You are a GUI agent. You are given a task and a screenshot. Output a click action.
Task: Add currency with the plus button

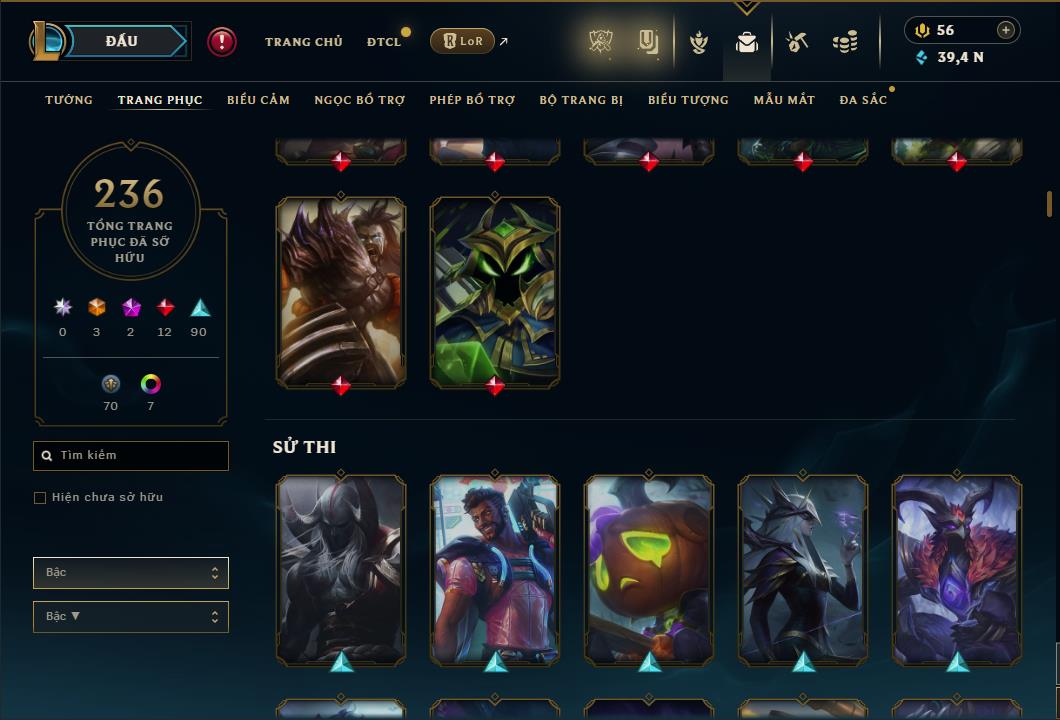point(1006,30)
